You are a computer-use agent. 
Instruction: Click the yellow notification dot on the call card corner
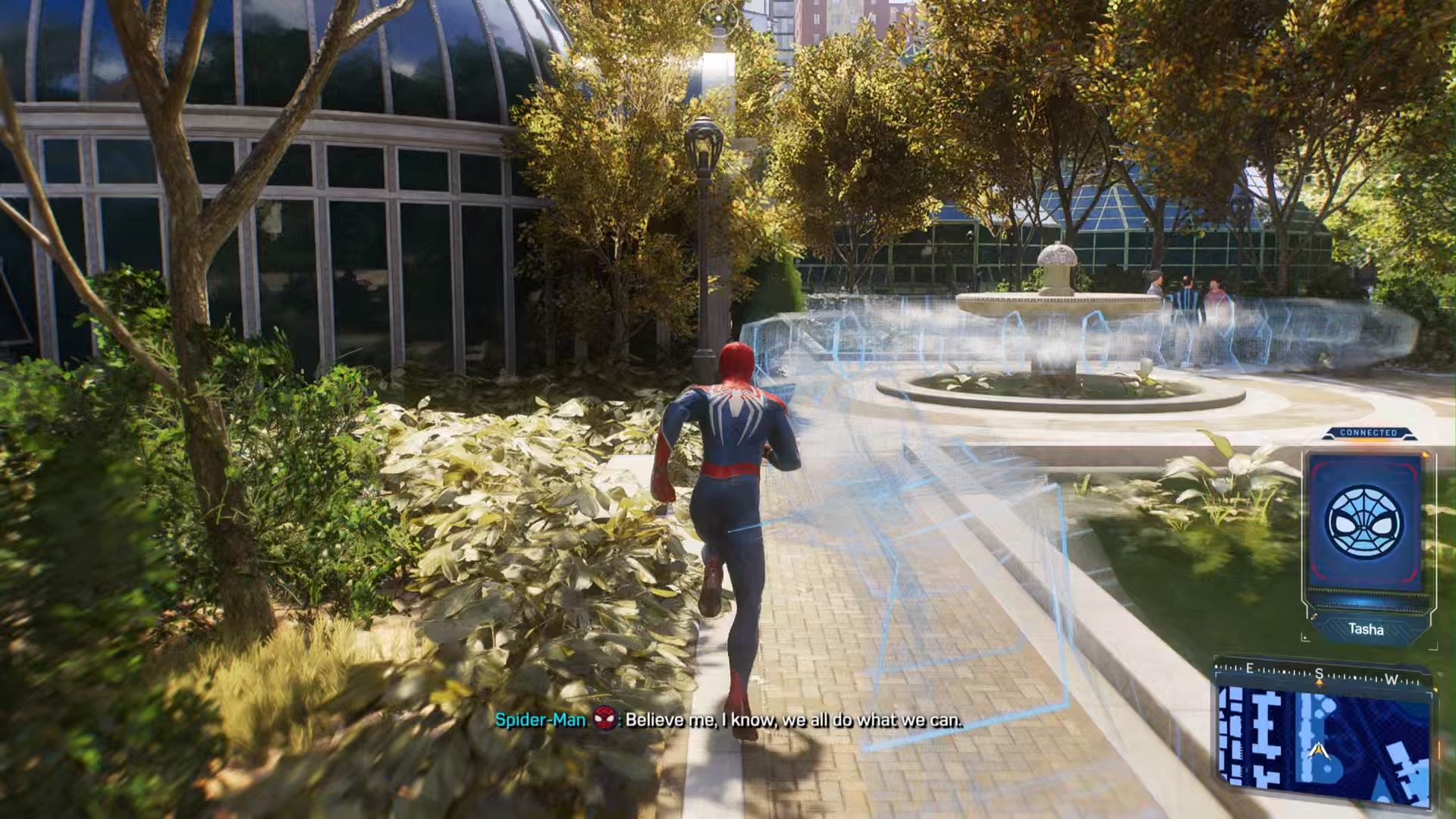pos(1426,456)
